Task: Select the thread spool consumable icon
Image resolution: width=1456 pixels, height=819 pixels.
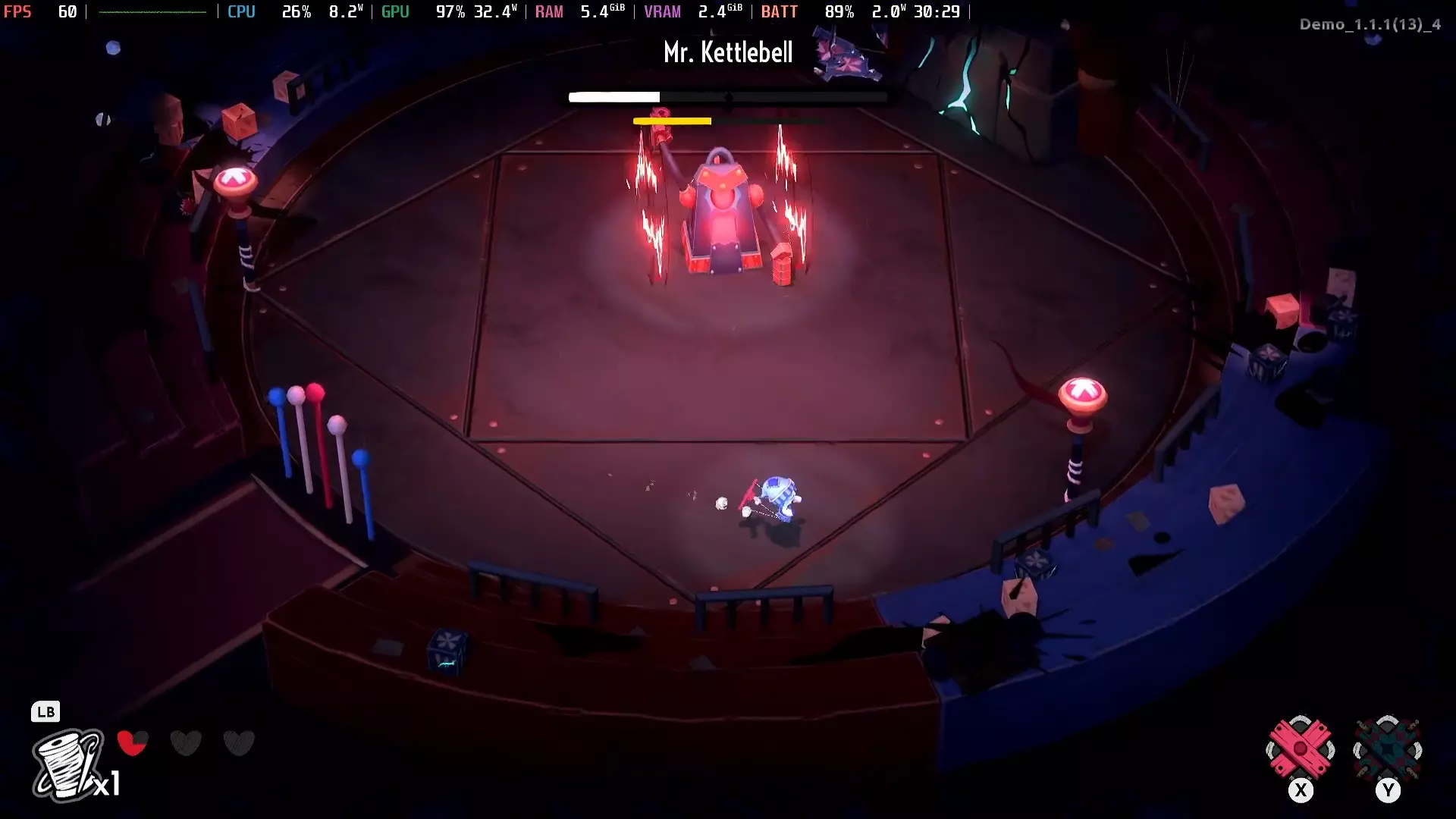Action: 68,766
